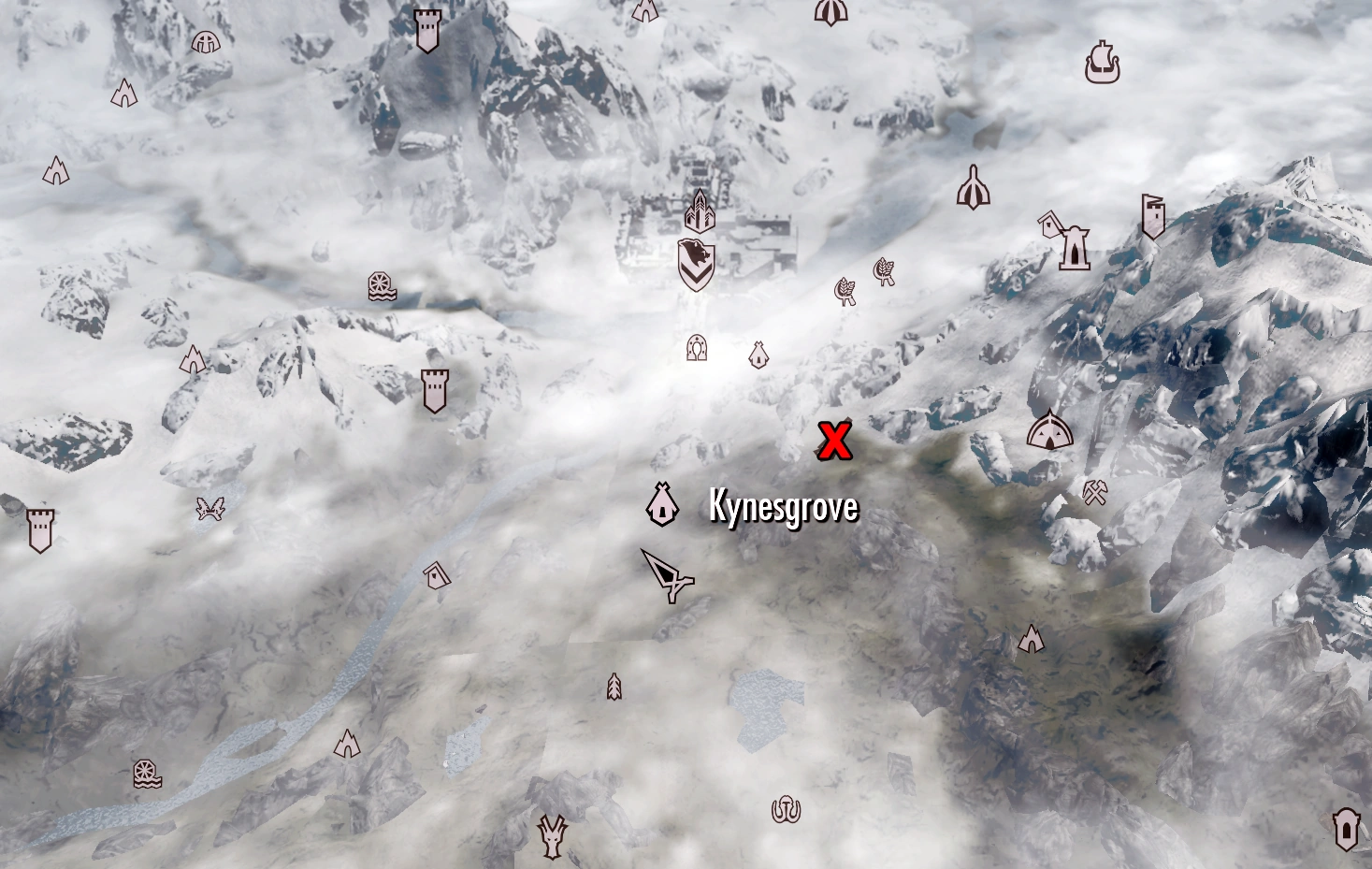Open the Windhelm Stables horseshoe marker
The width and height of the screenshot is (1372, 869).
[x=694, y=346]
